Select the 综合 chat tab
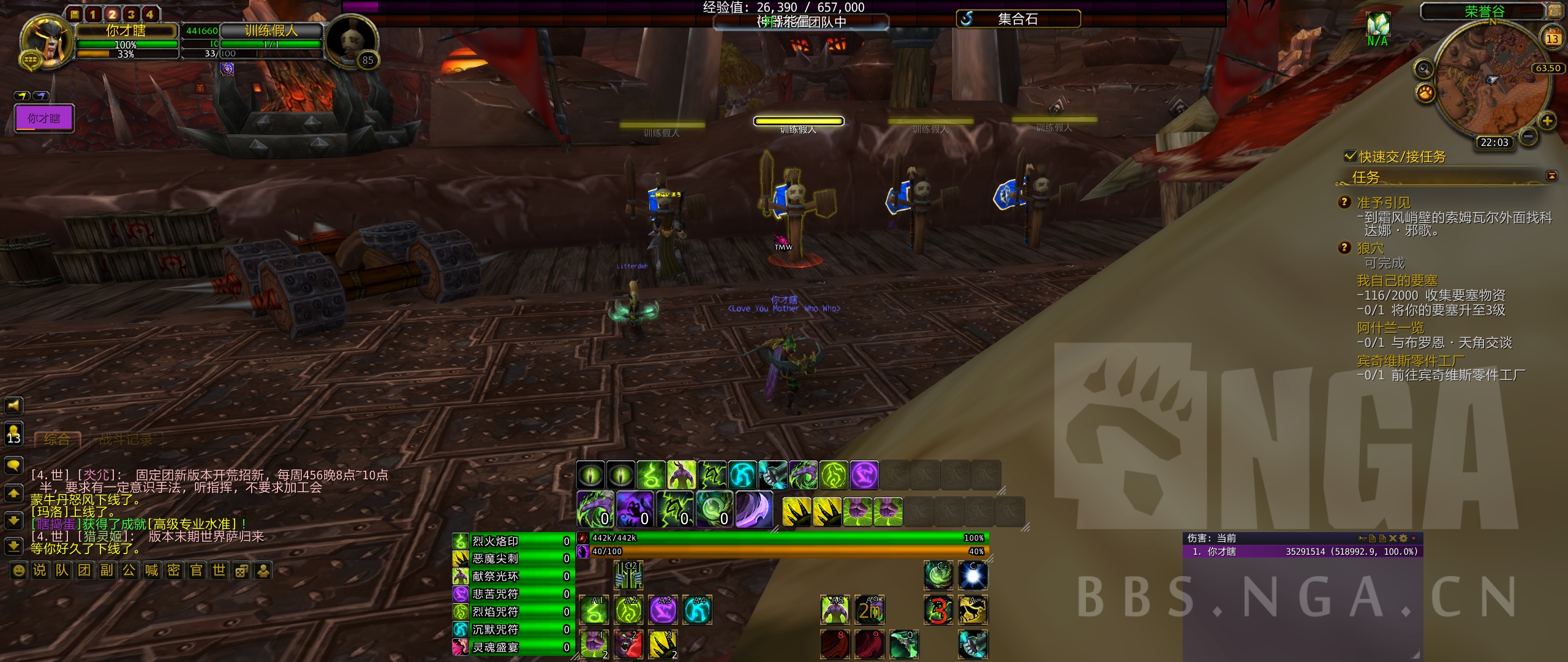 tap(56, 439)
